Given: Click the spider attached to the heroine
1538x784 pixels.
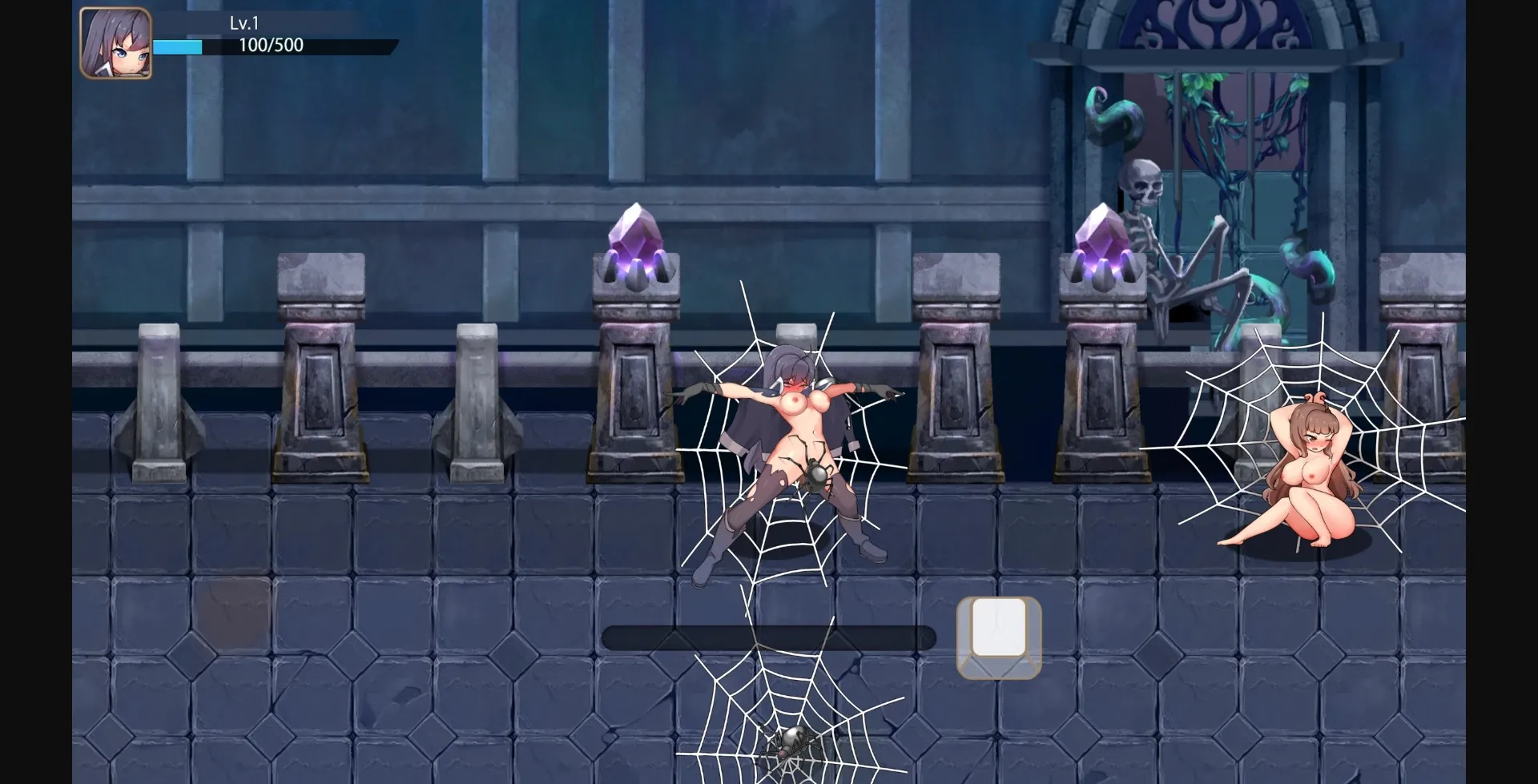Looking at the screenshot, I should [815, 476].
